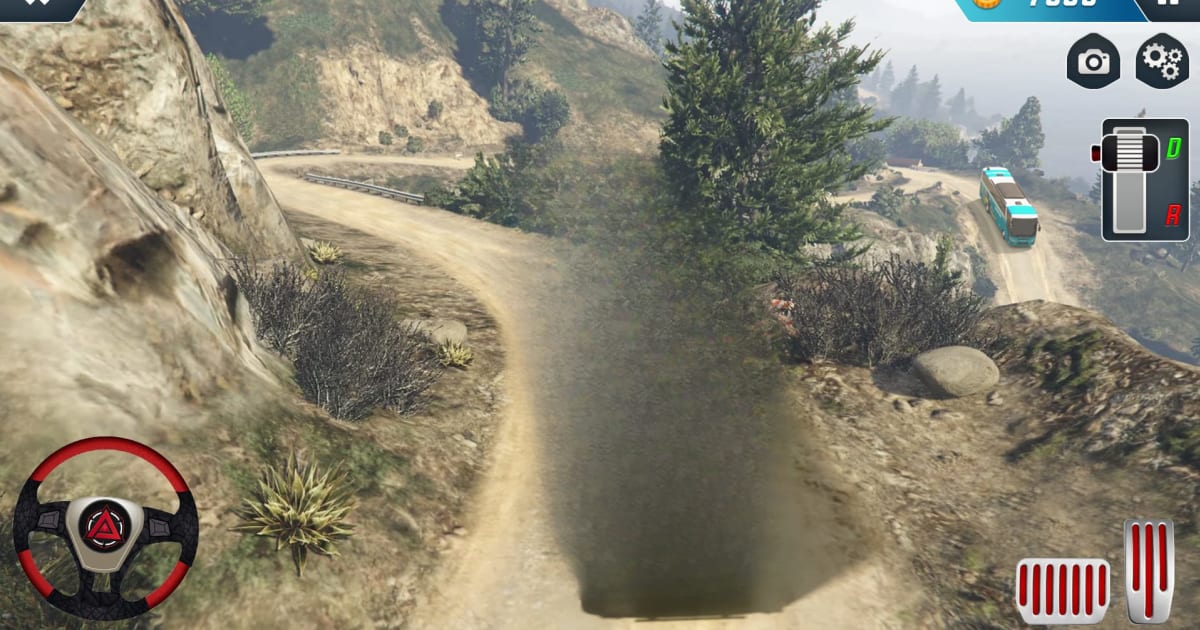
Task: Shift the gear selector to R
Action: 1172,214
